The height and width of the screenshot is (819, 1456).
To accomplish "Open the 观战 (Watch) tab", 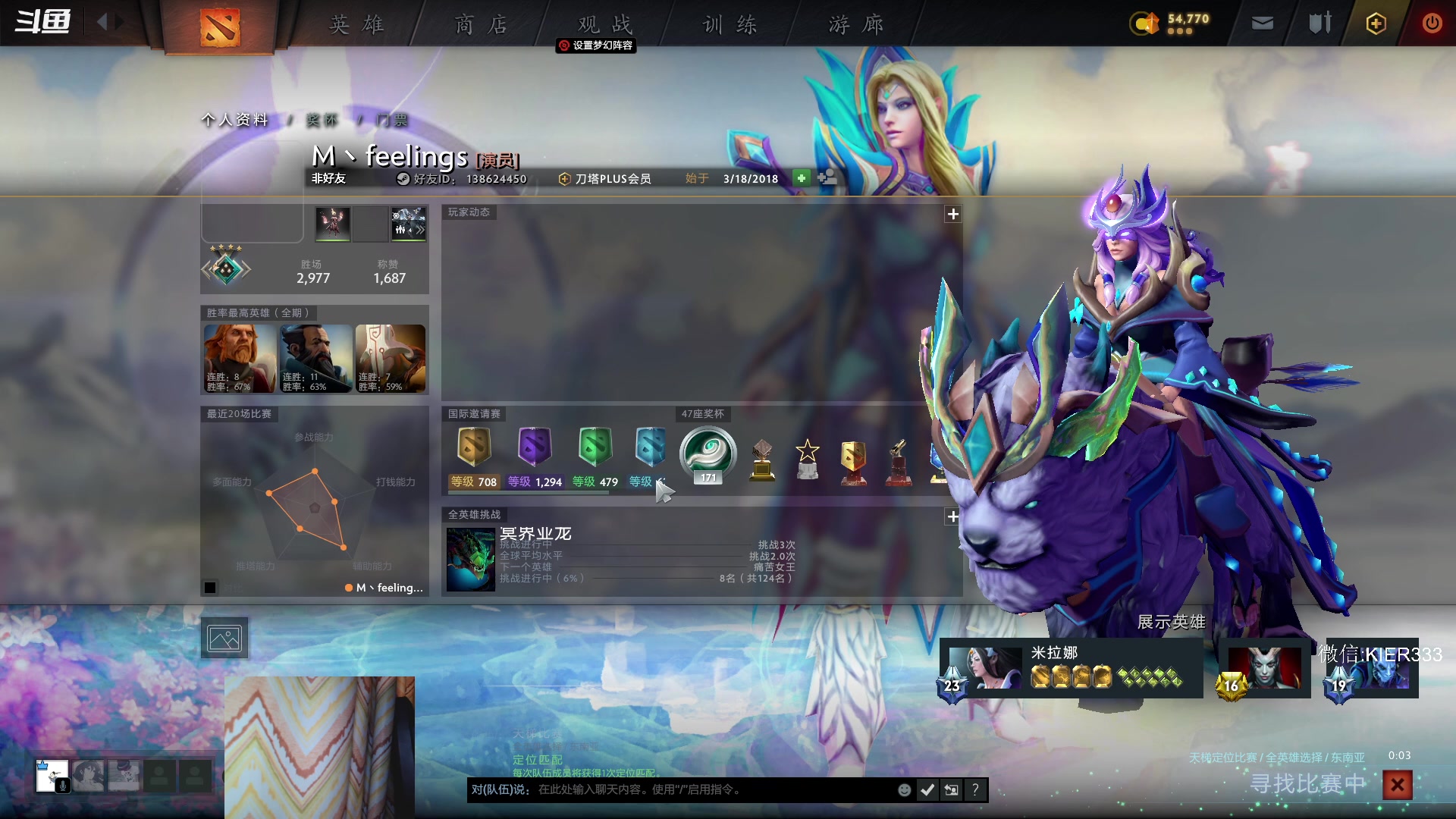I will pos(604,24).
